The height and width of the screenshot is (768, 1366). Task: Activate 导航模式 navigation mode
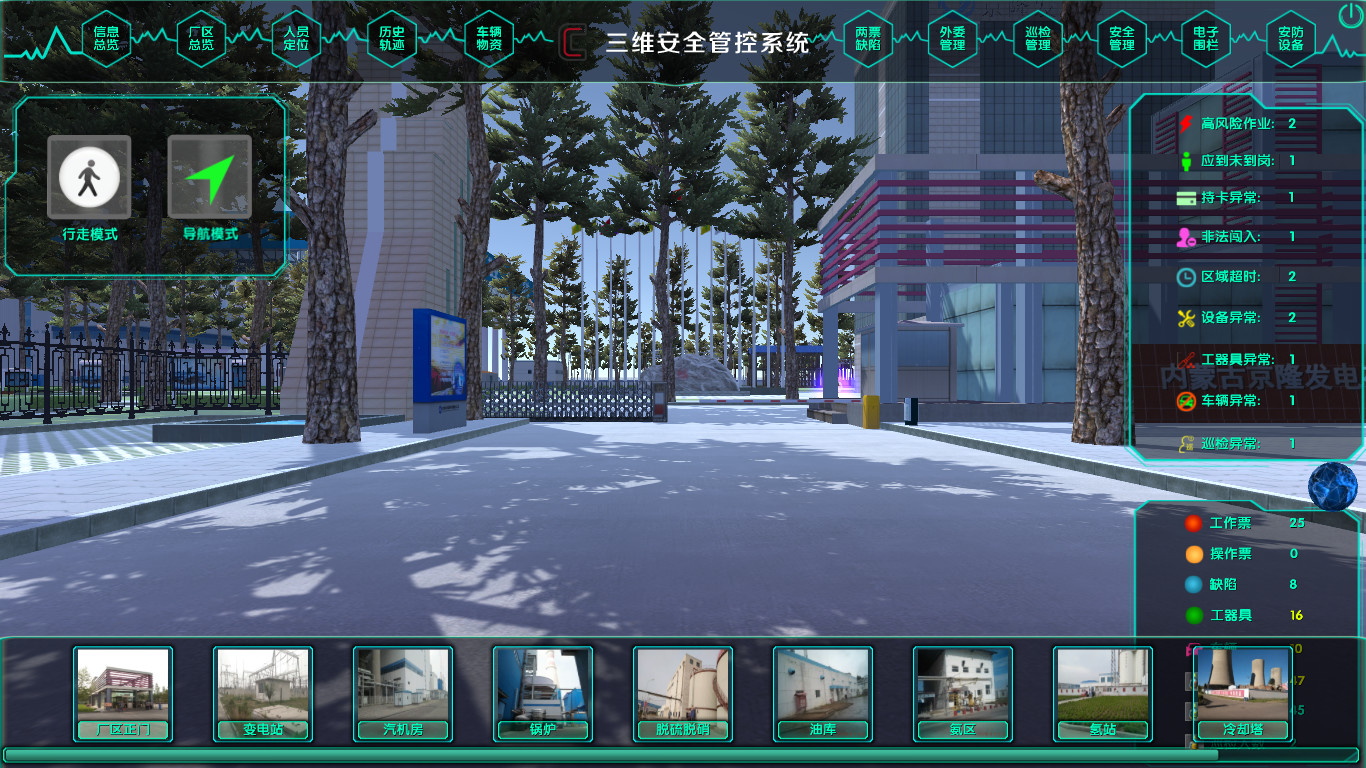[x=209, y=178]
